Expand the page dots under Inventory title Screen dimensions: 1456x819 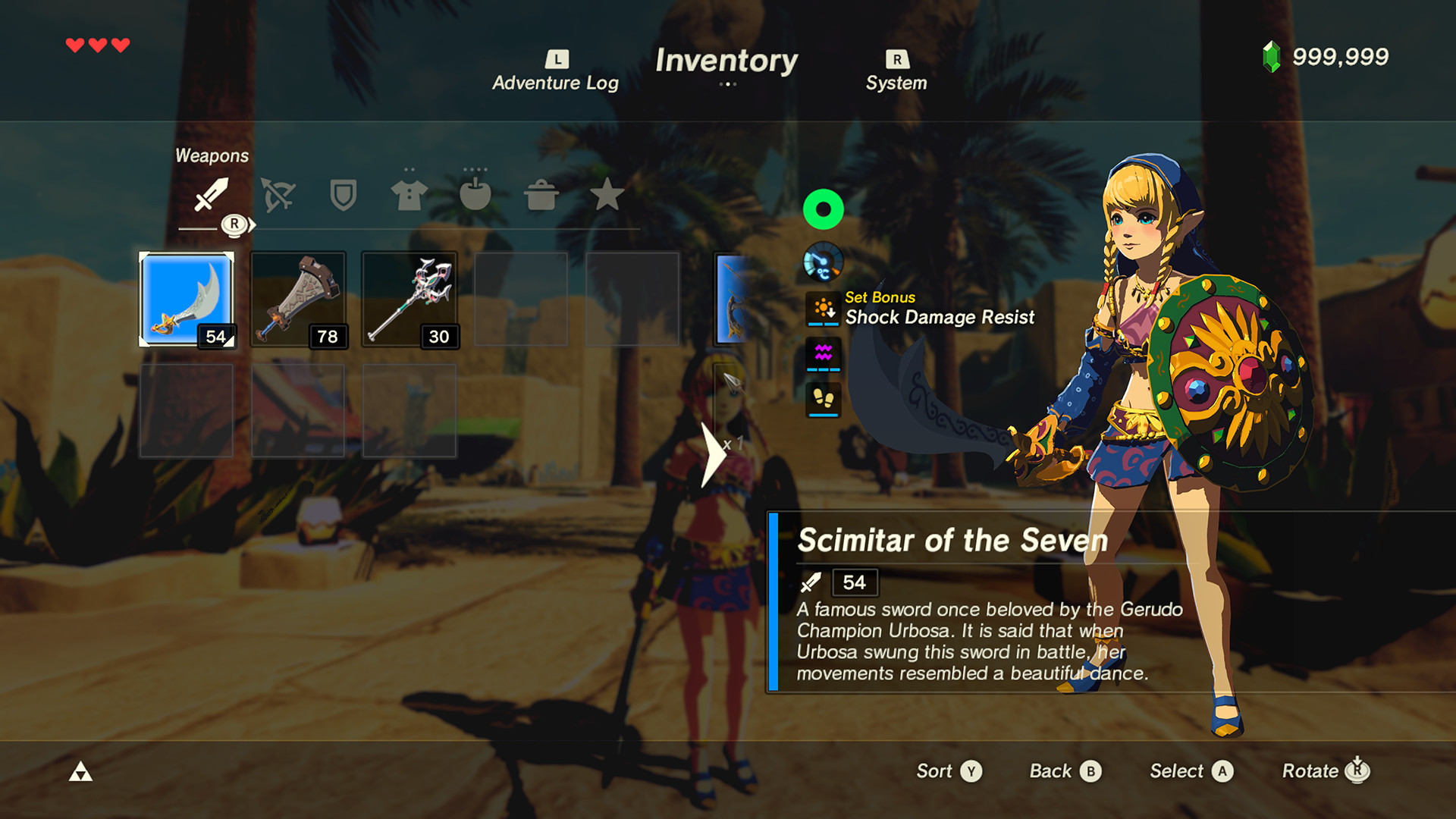(x=728, y=84)
